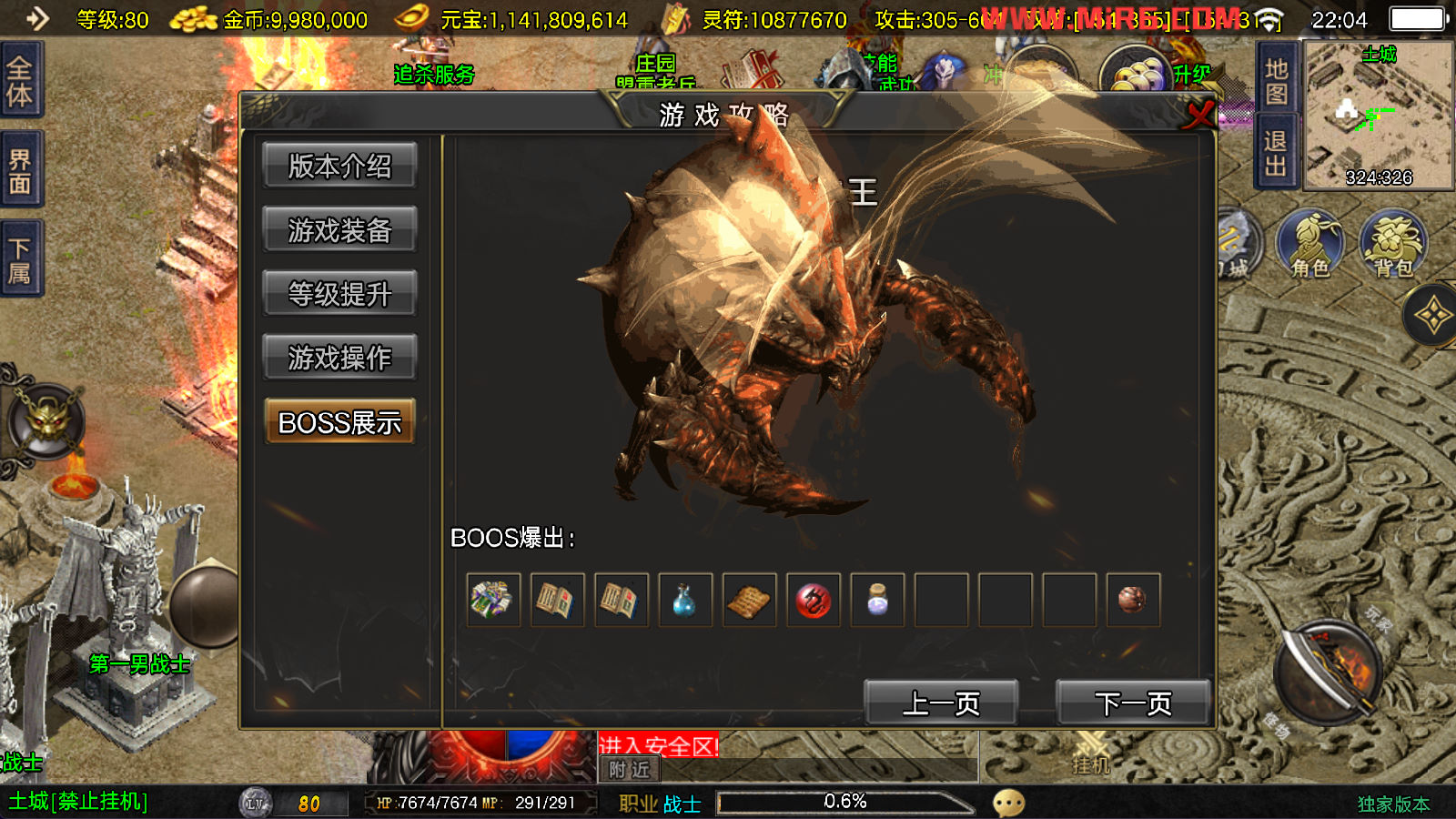This screenshot has width=1456, height=819.
Task: Open the 界面 side button
Action: (x=20, y=171)
